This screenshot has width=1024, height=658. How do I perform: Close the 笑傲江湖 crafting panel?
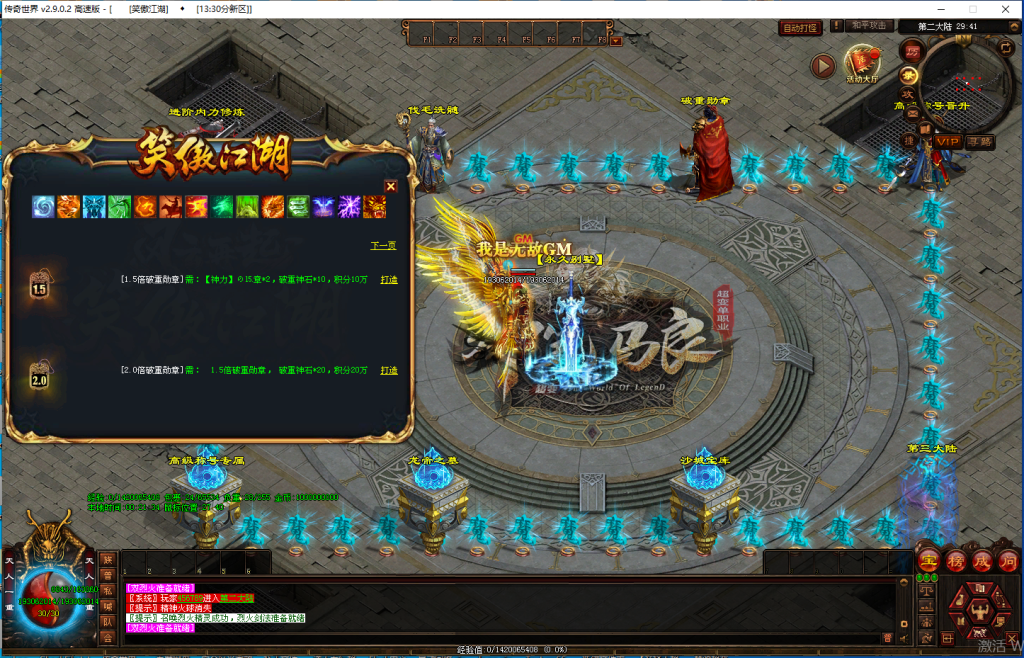click(x=391, y=186)
